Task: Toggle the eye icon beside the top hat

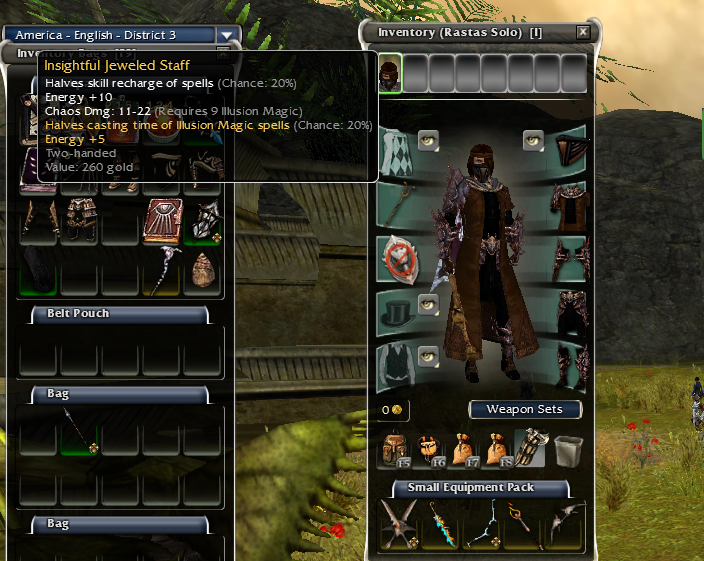Action: pos(428,304)
